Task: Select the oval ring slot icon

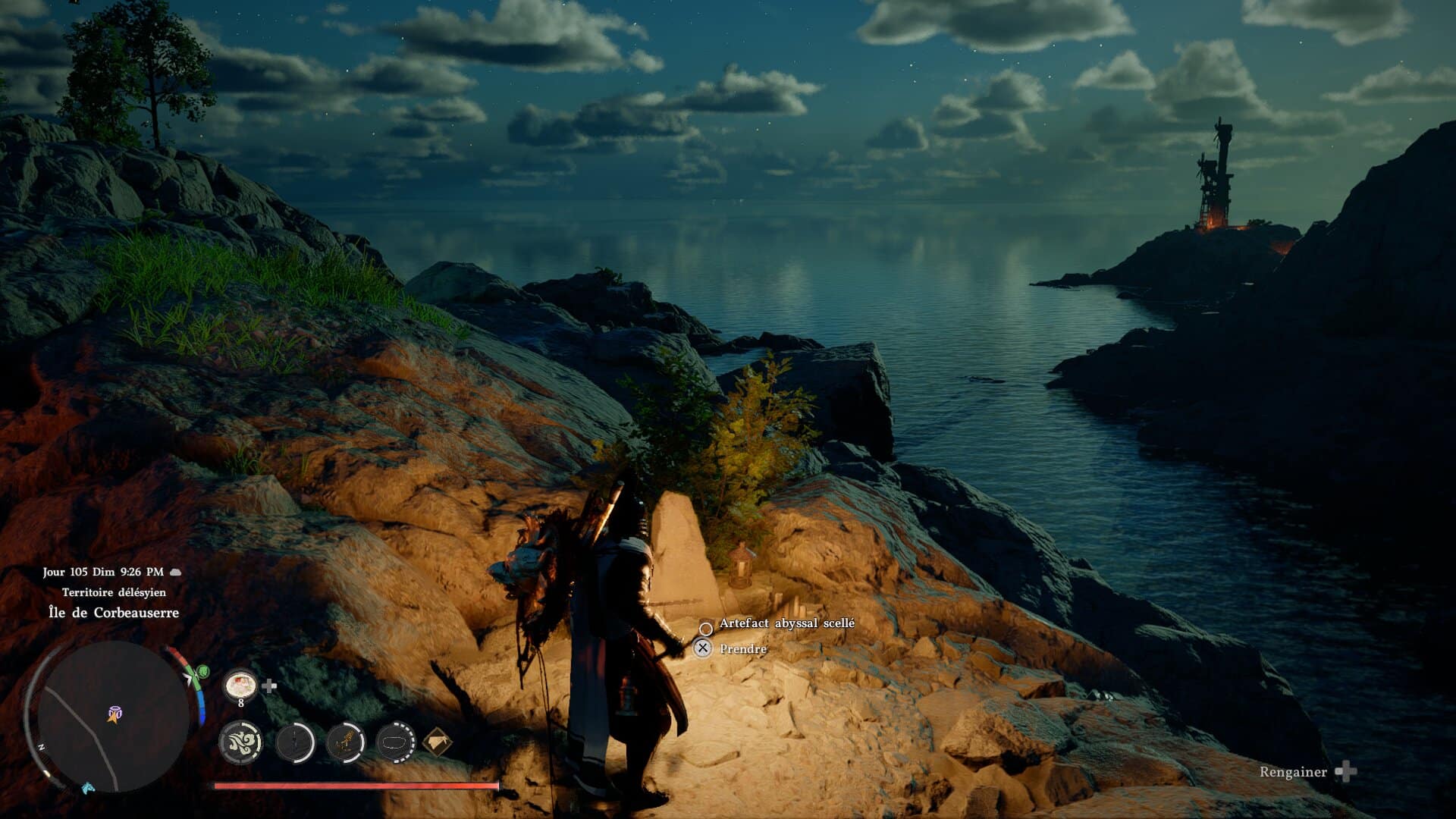Action: [x=395, y=742]
